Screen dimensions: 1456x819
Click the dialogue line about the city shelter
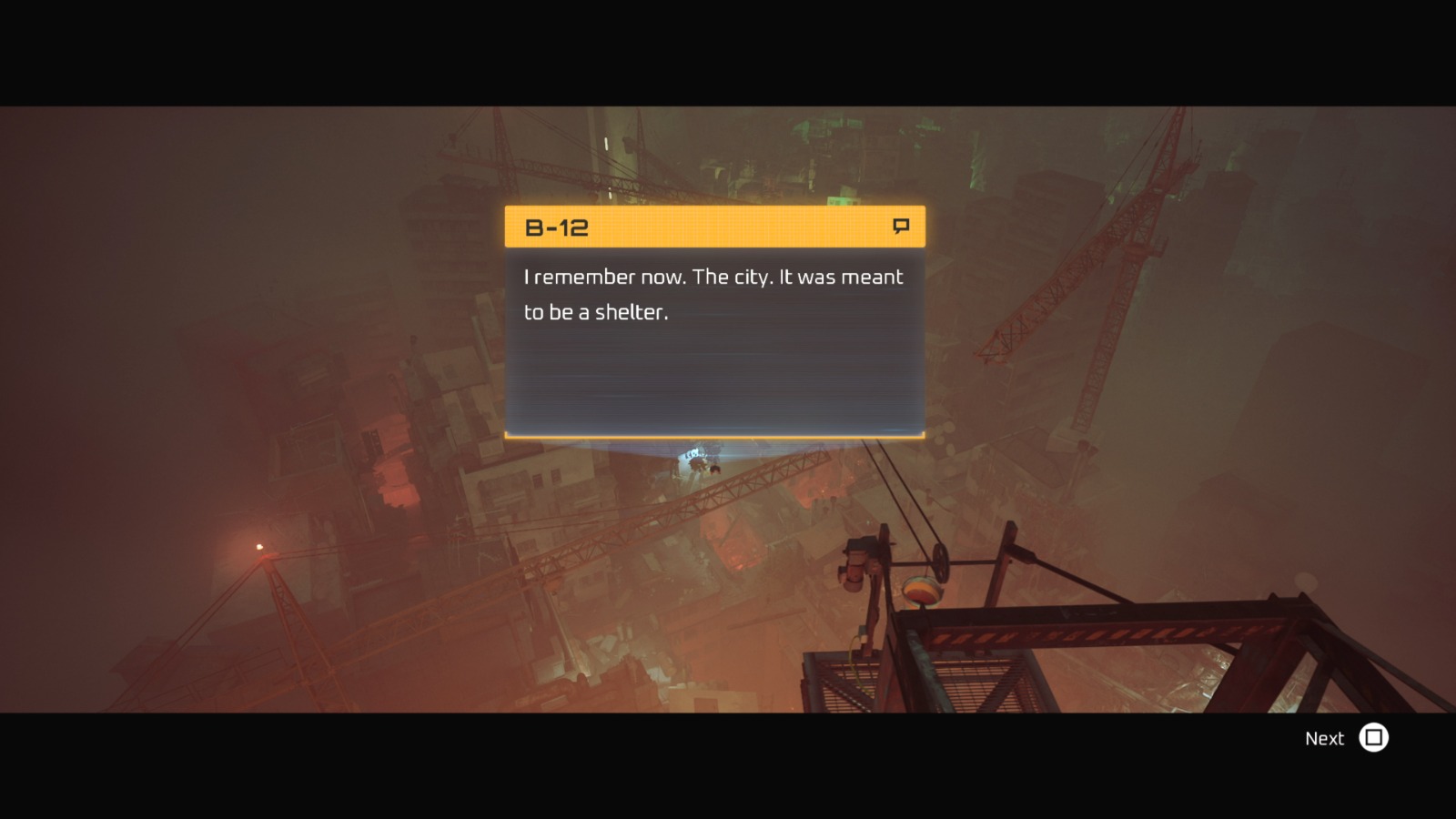click(x=713, y=293)
